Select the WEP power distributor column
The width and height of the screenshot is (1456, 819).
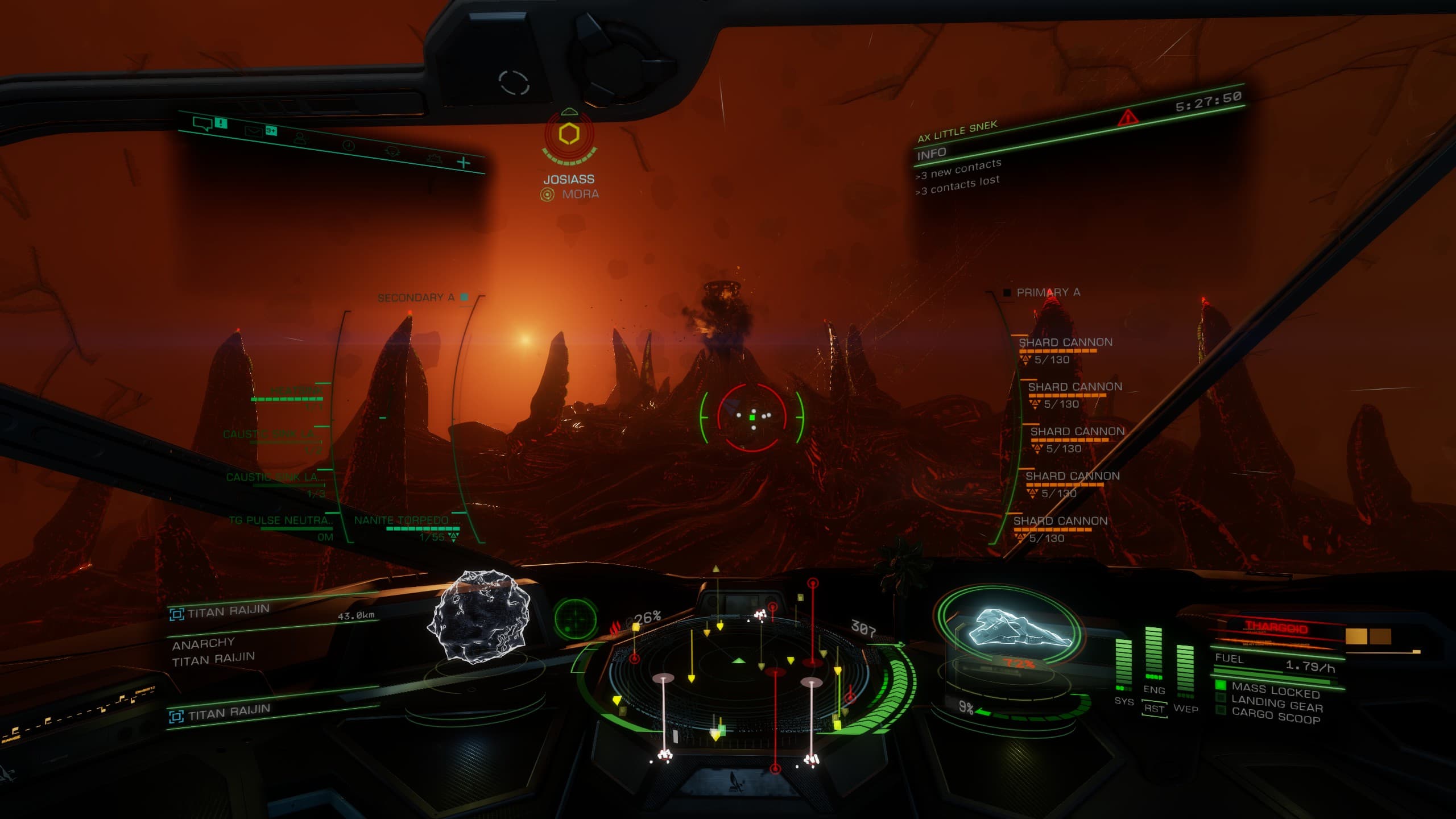[1185, 671]
